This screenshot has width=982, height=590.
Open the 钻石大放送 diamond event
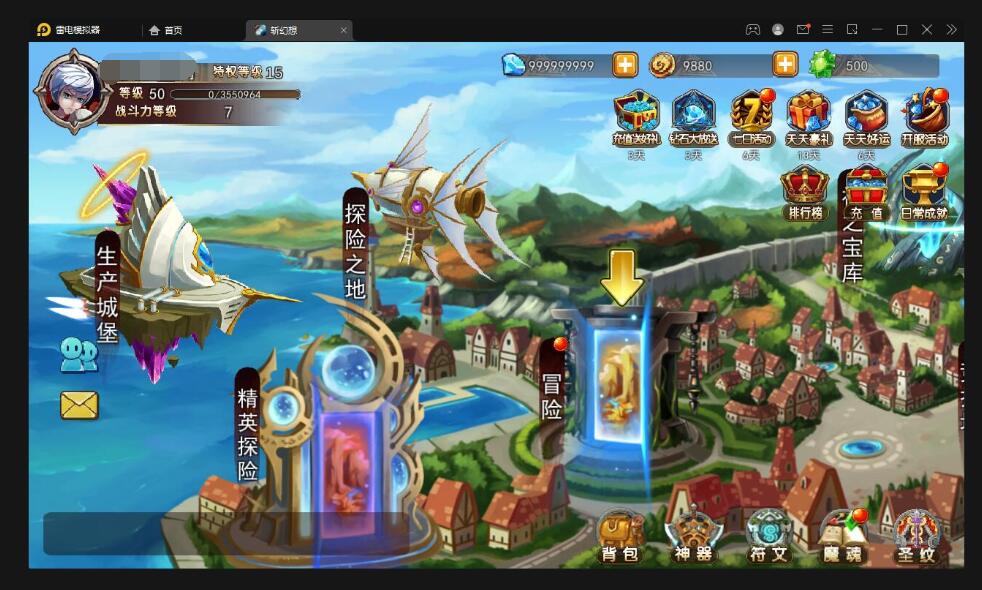coord(693,119)
